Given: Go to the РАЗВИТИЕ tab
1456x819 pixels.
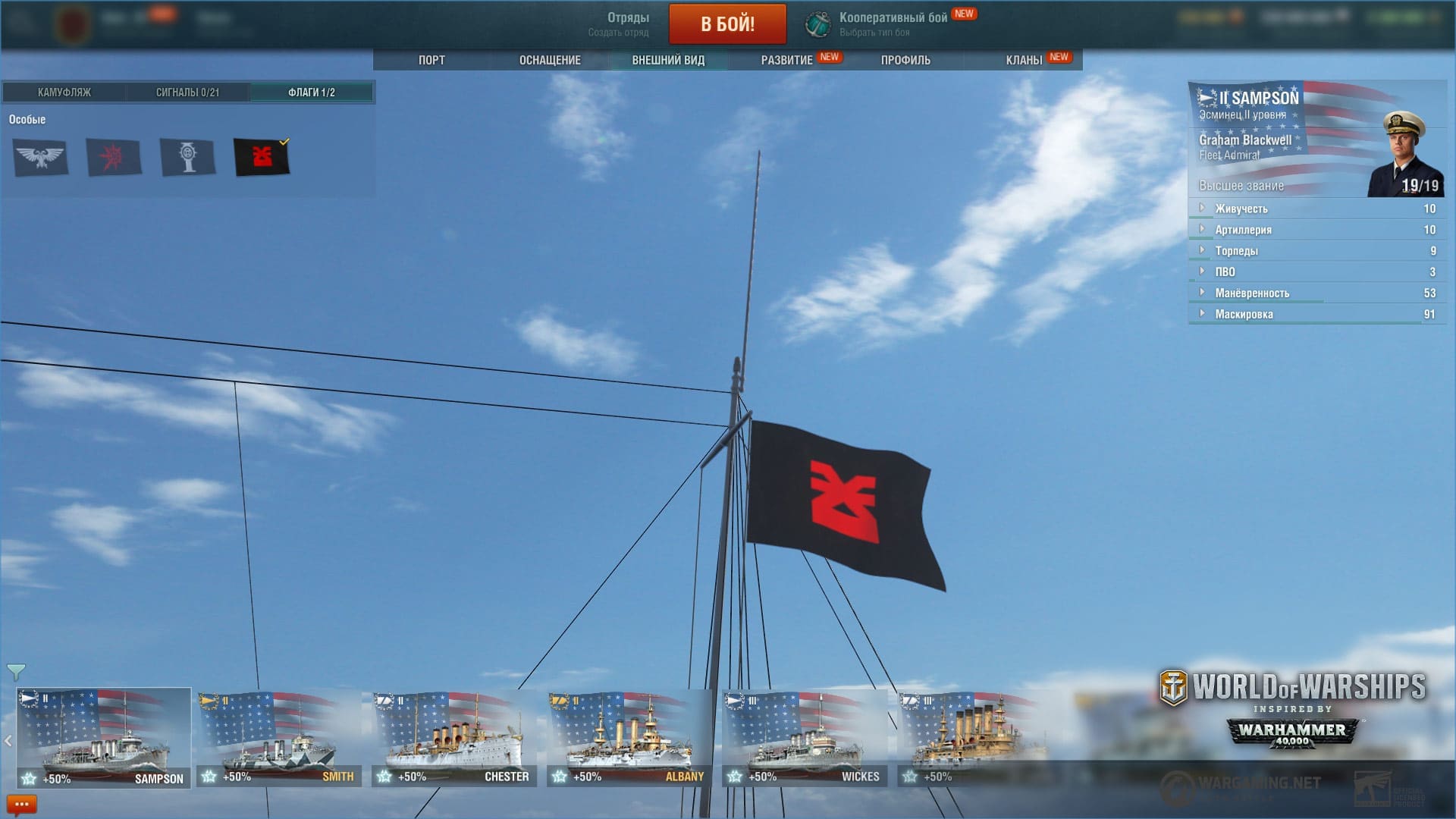Looking at the screenshot, I should (x=787, y=60).
